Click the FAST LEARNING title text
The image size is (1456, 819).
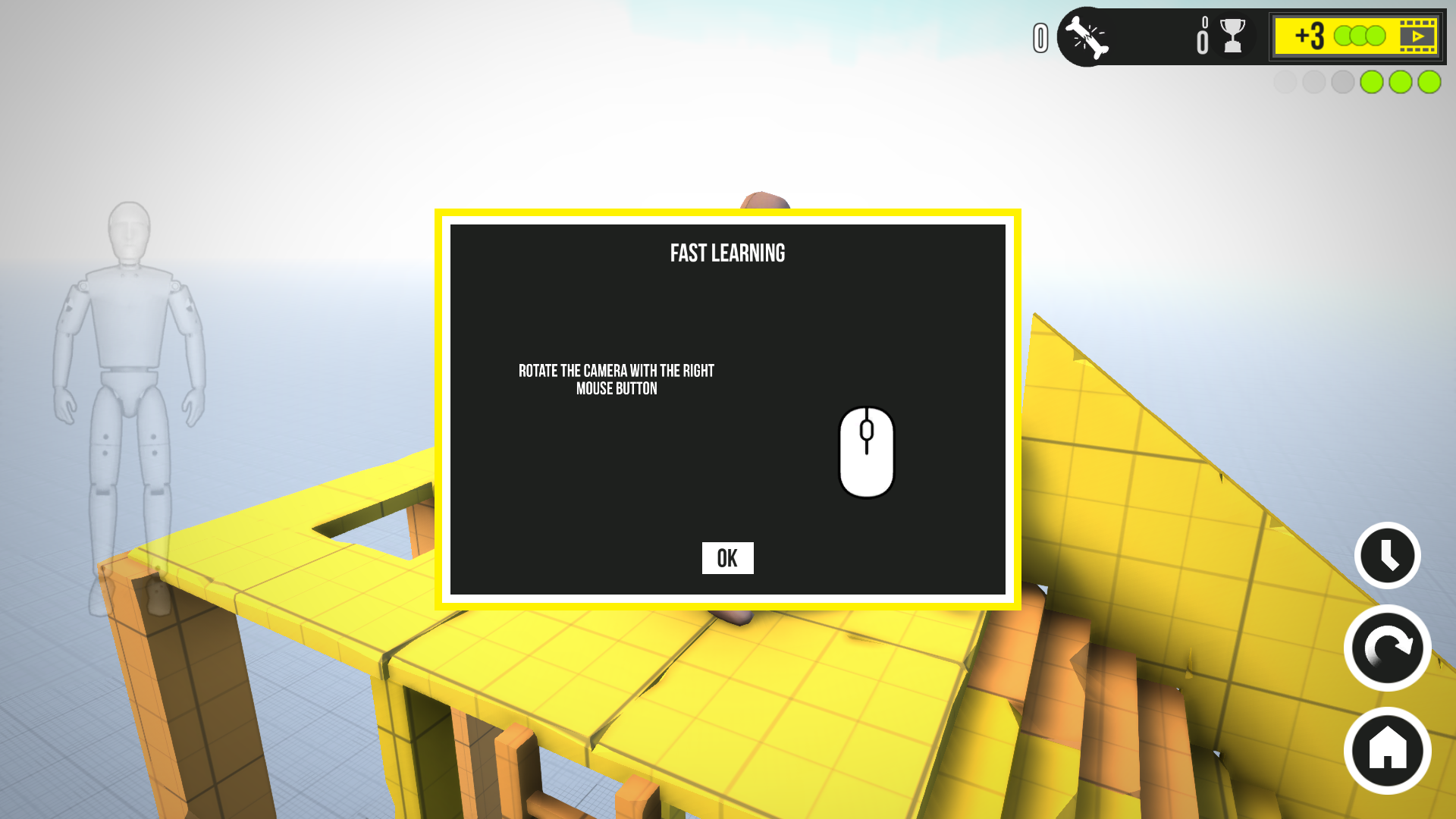tap(727, 253)
